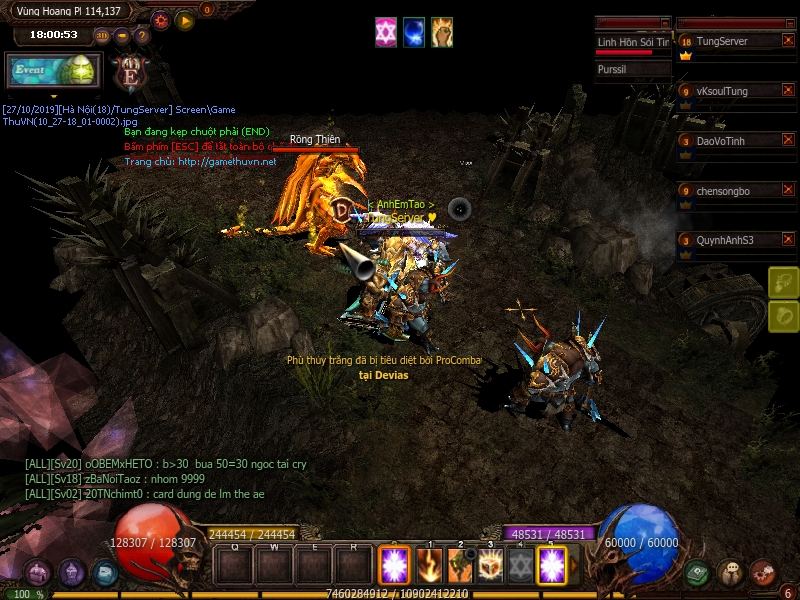Open the blue chest icon near health orb
The height and width of the screenshot is (600, 800).
coord(105,573)
